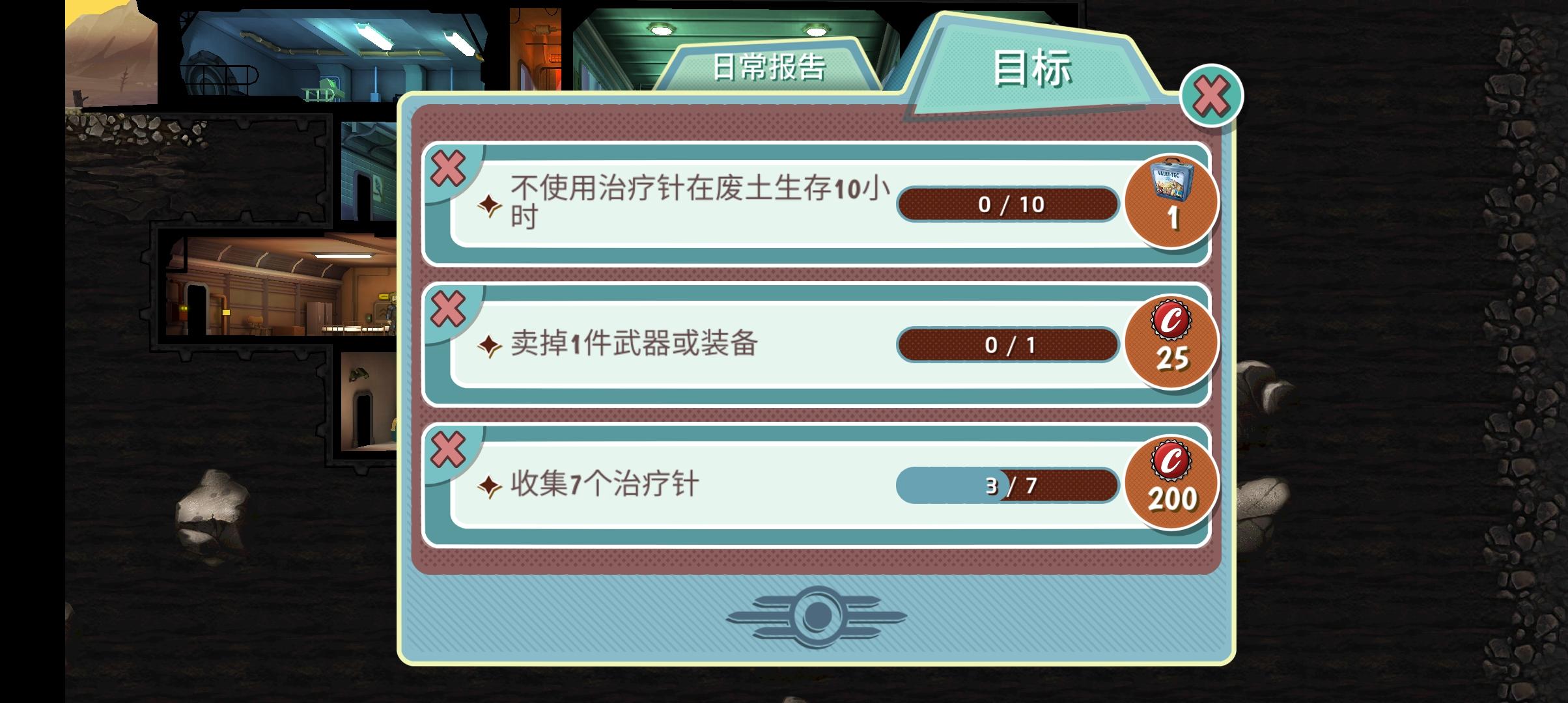Viewport: 1568px width, 703px height.
Task: Dismiss the 不使用治疗针 survival objective
Action: point(448,167)
